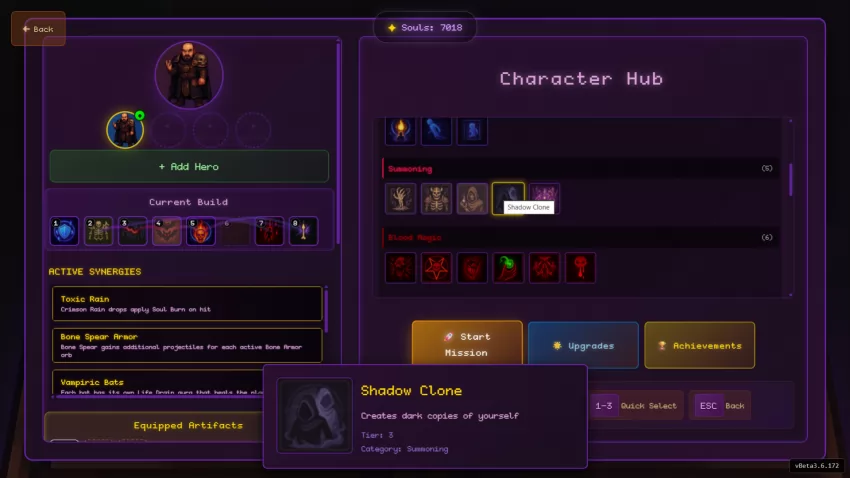Go back using the top-left Back button

click(38, 29)
